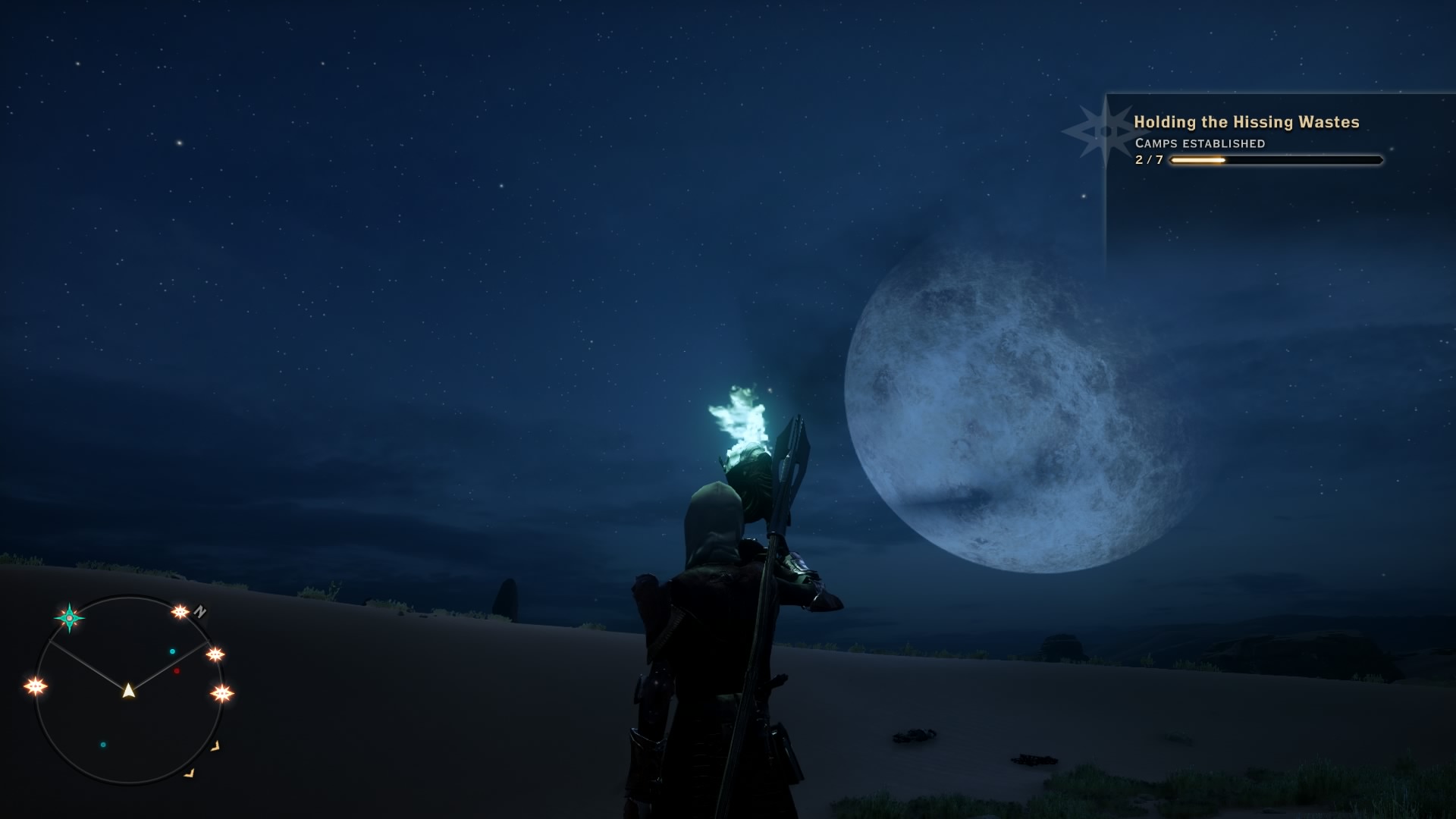Select the large camp marker on the minimap's right side
Viewport: 1456px width, 819px height.
[221, 693]
